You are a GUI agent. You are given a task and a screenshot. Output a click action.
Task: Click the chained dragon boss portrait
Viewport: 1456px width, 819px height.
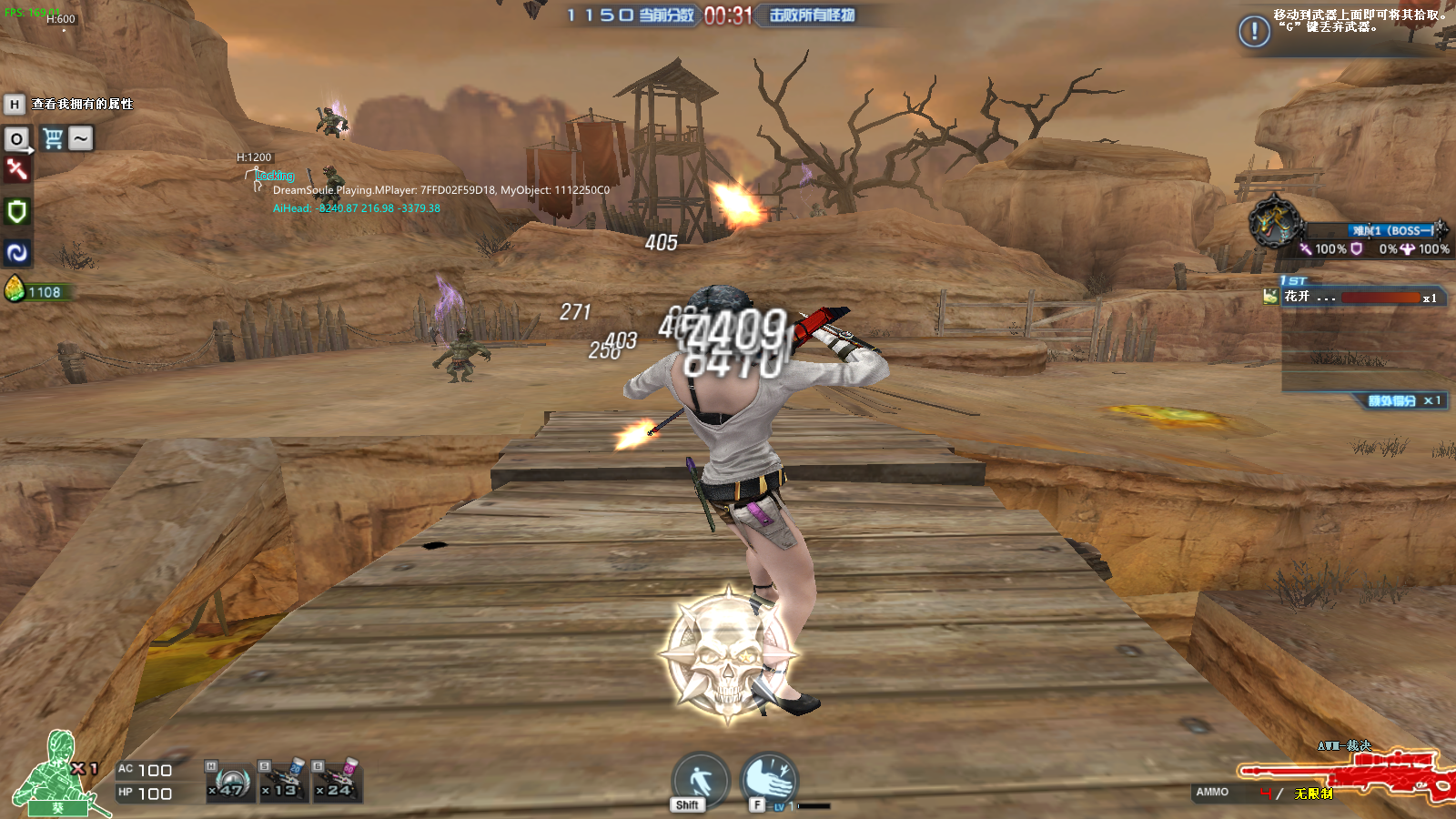pos(1274,221)
